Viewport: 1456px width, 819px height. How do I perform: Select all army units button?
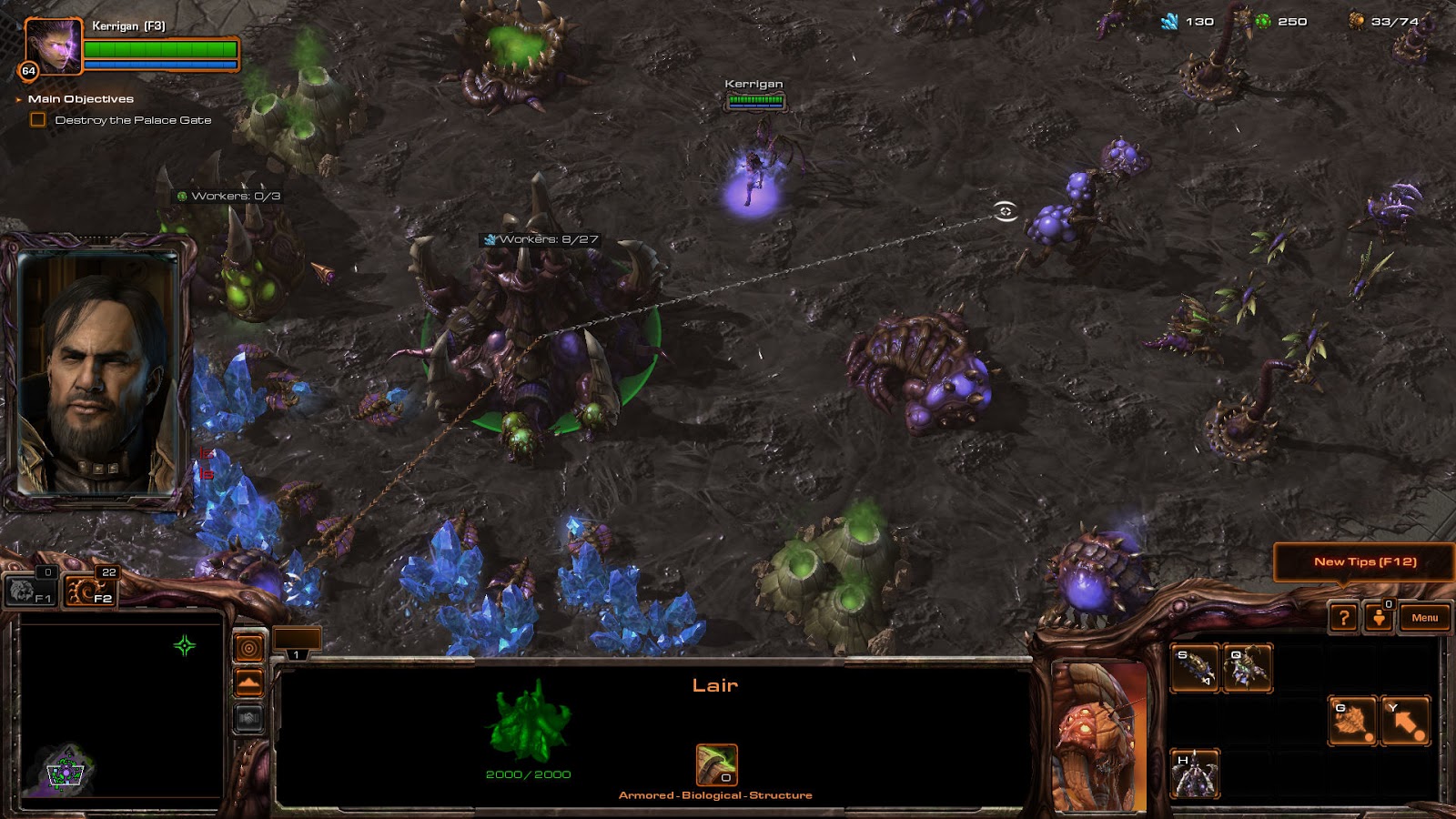point(91,591)
